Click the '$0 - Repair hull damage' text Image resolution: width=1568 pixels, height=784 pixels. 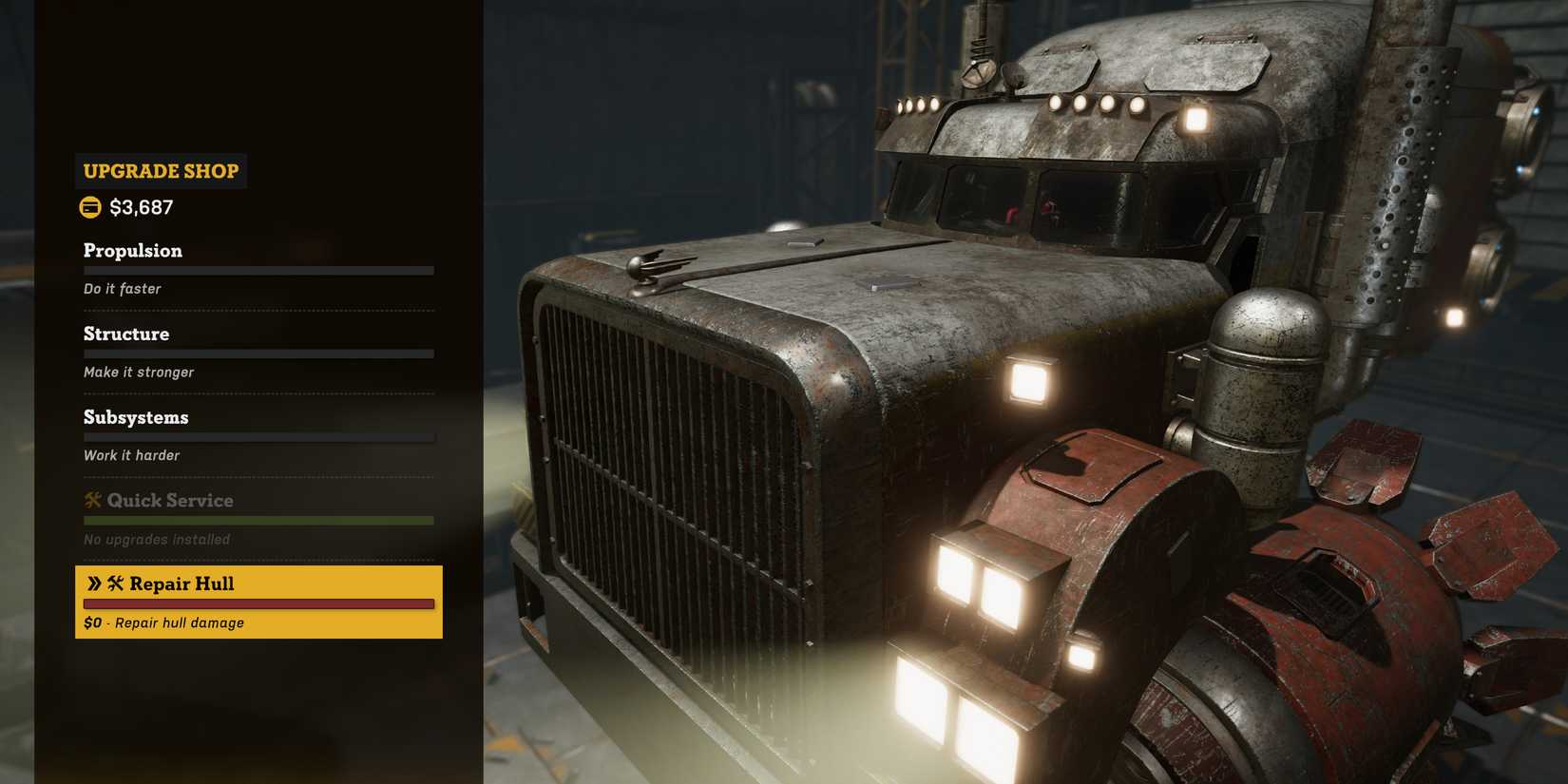pyautogui.click(x=162, y=622)
